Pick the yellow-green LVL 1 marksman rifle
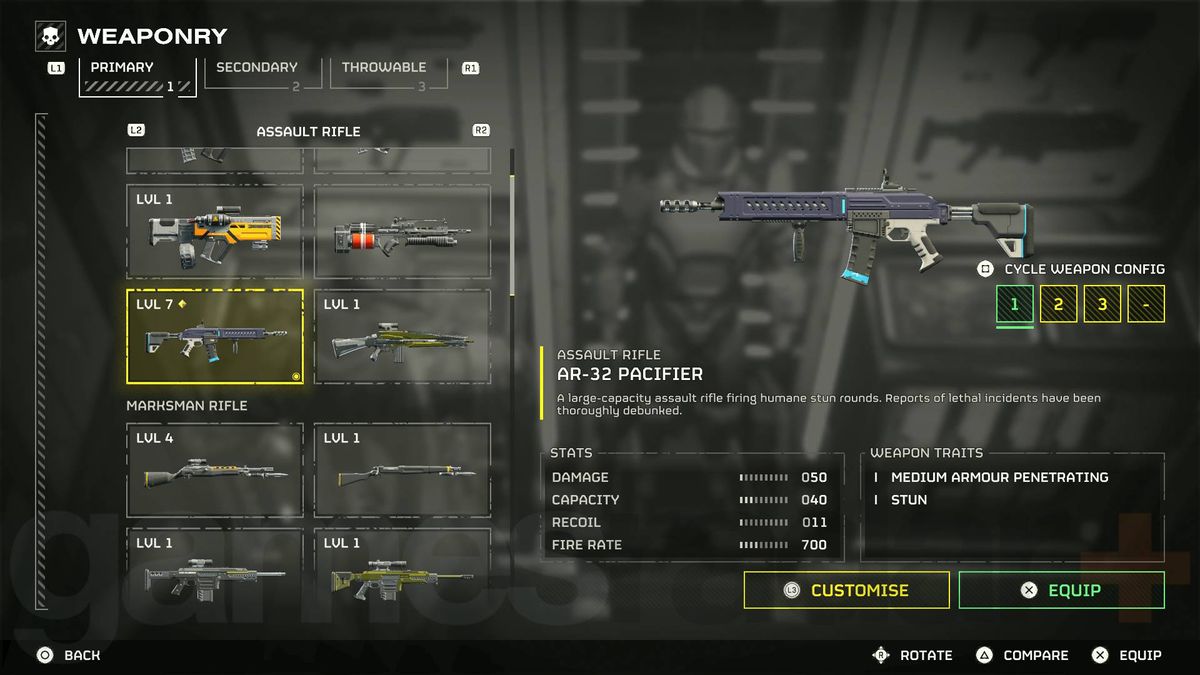This screenshot has width=1200, height=675. pyautogui.click(x=403, y=570)
